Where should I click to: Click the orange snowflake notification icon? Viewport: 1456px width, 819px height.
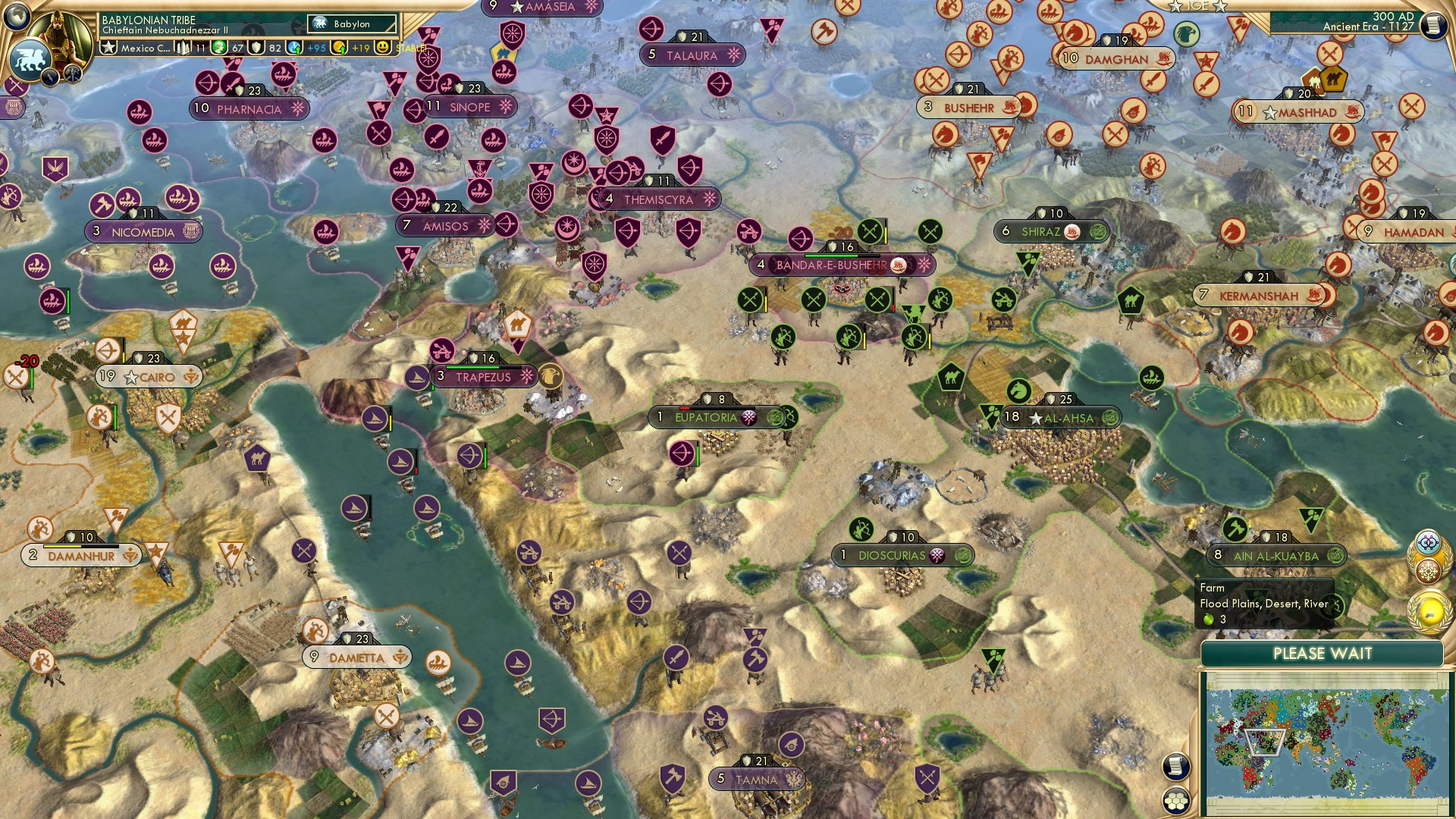point(1428,570)
